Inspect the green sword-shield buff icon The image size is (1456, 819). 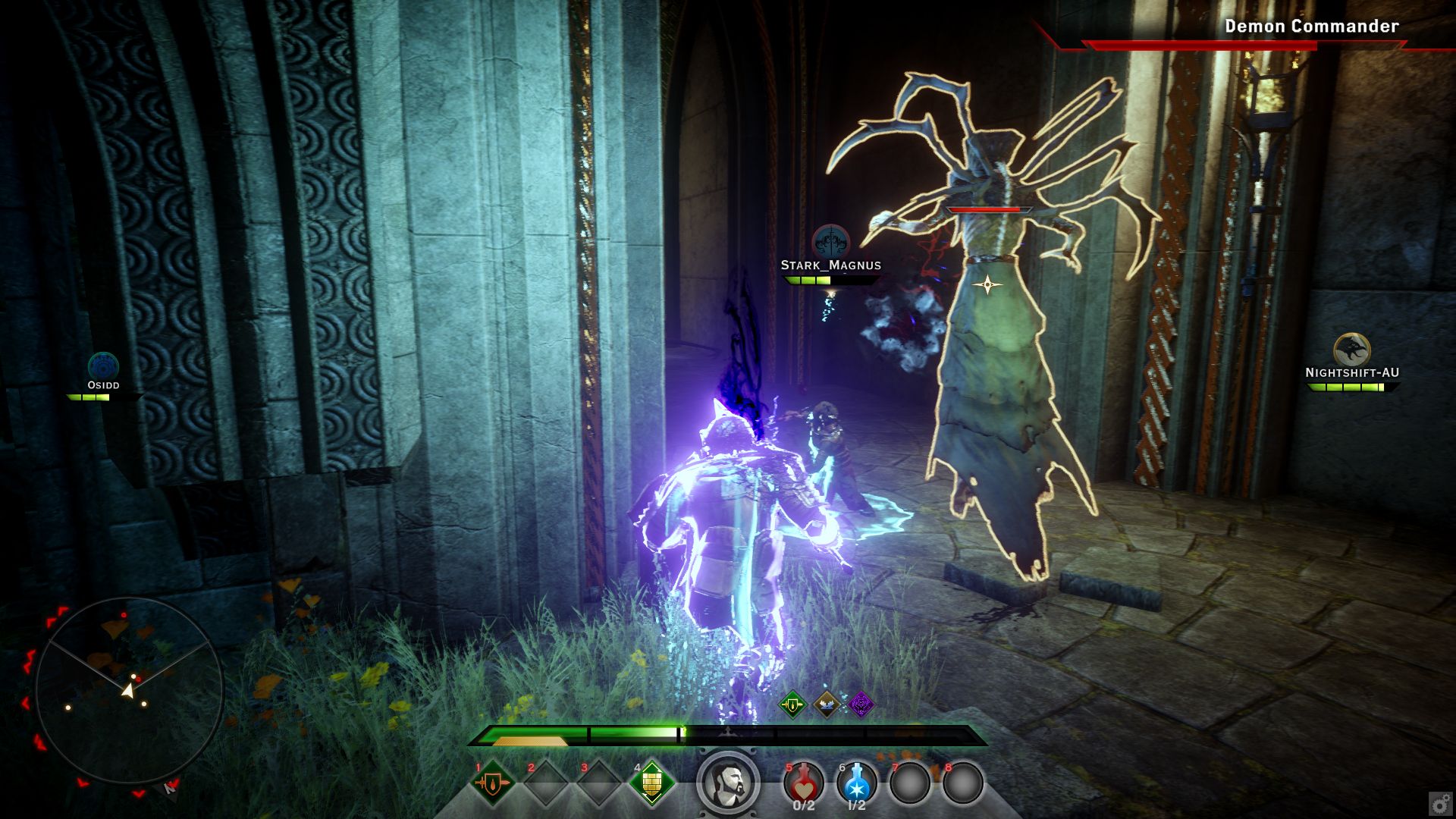(x=793, y=705)
